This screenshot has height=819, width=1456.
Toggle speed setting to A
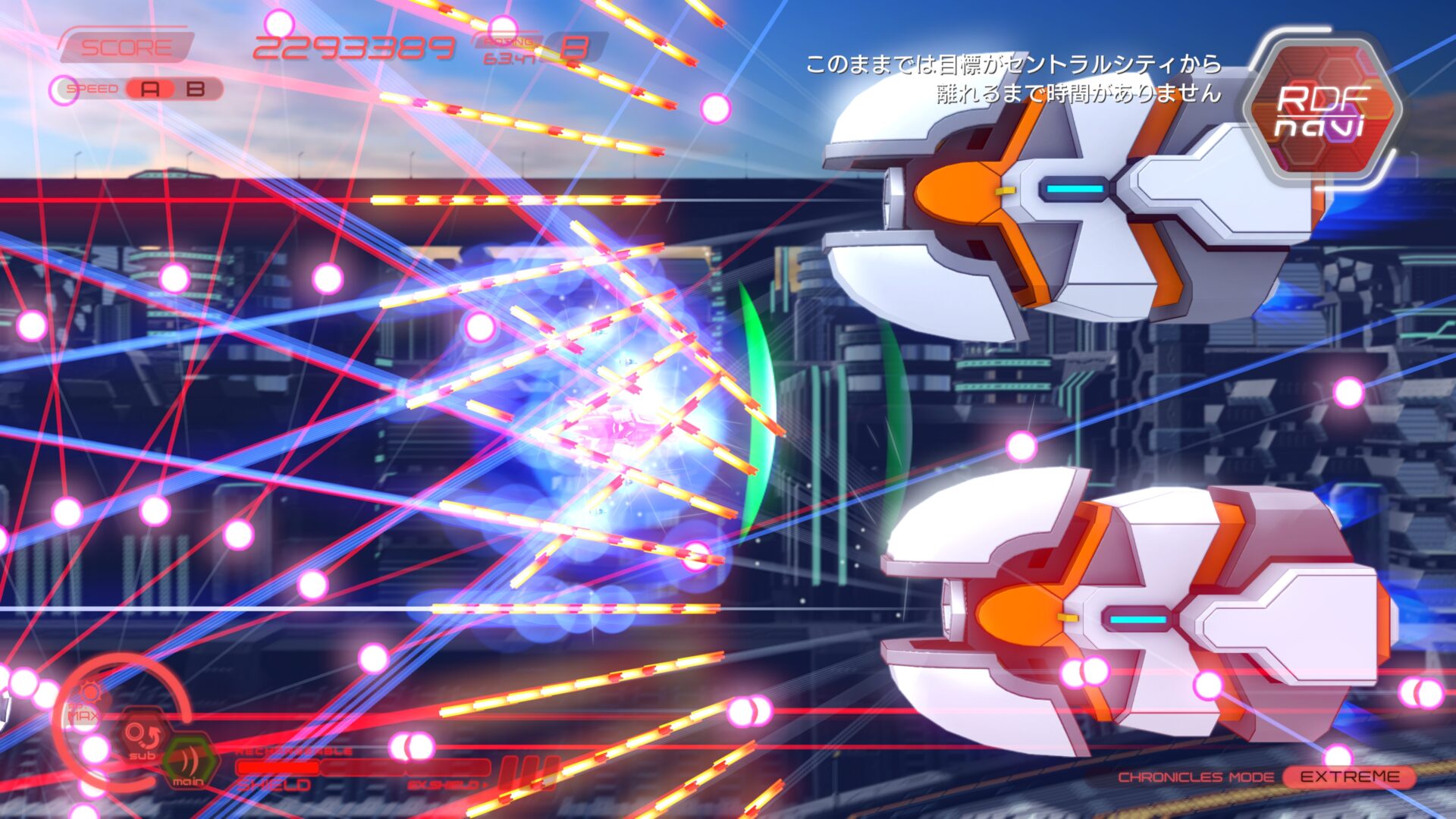pyautogui.click(x=149, y=89)
